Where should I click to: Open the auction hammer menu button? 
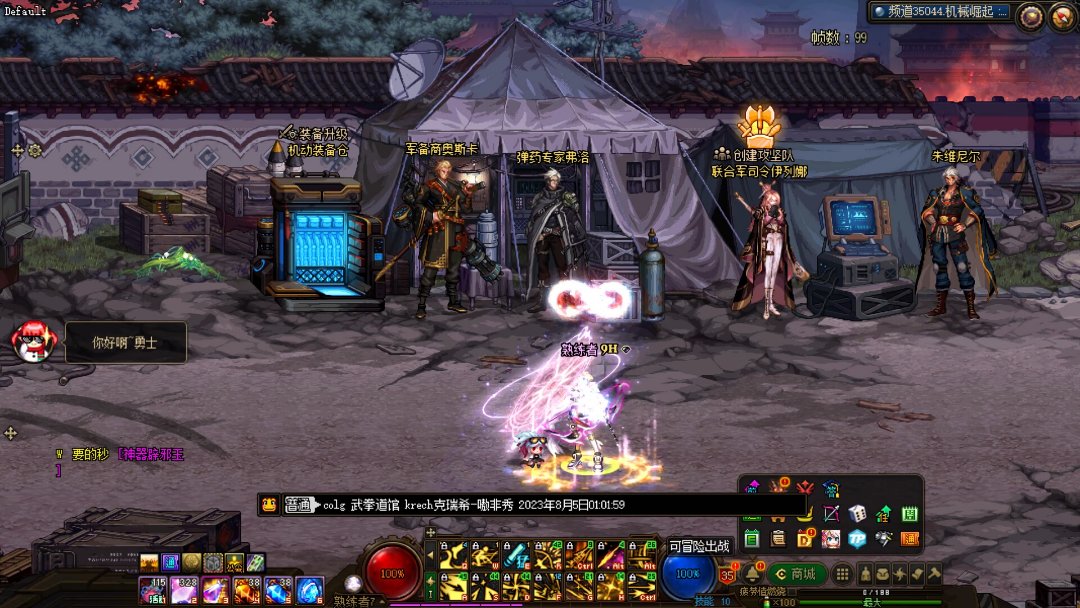coord(934,574)
